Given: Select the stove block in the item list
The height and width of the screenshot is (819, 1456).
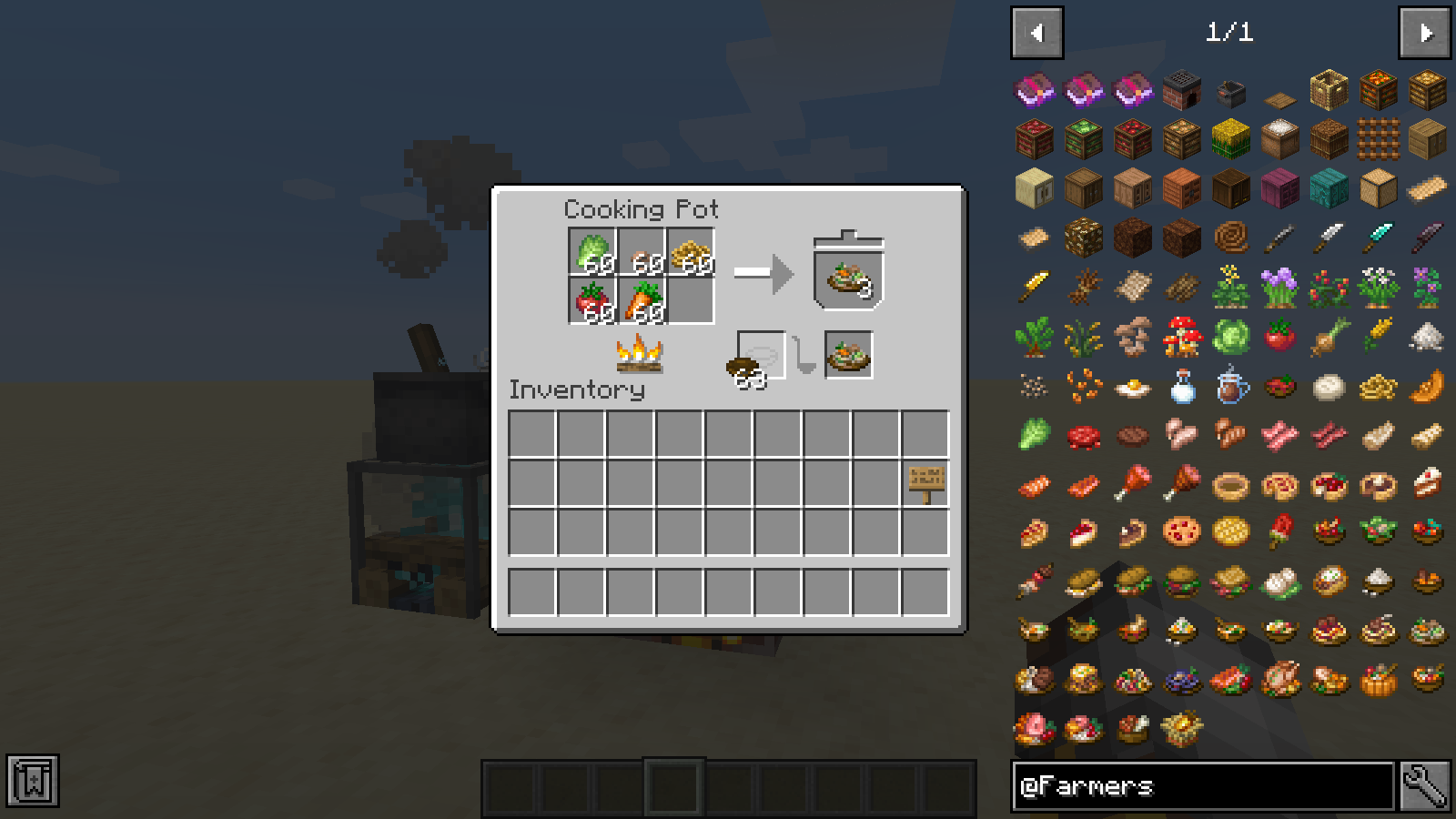Looking at the screenshot, I should pyautogui.click(x=1181, y=91).
